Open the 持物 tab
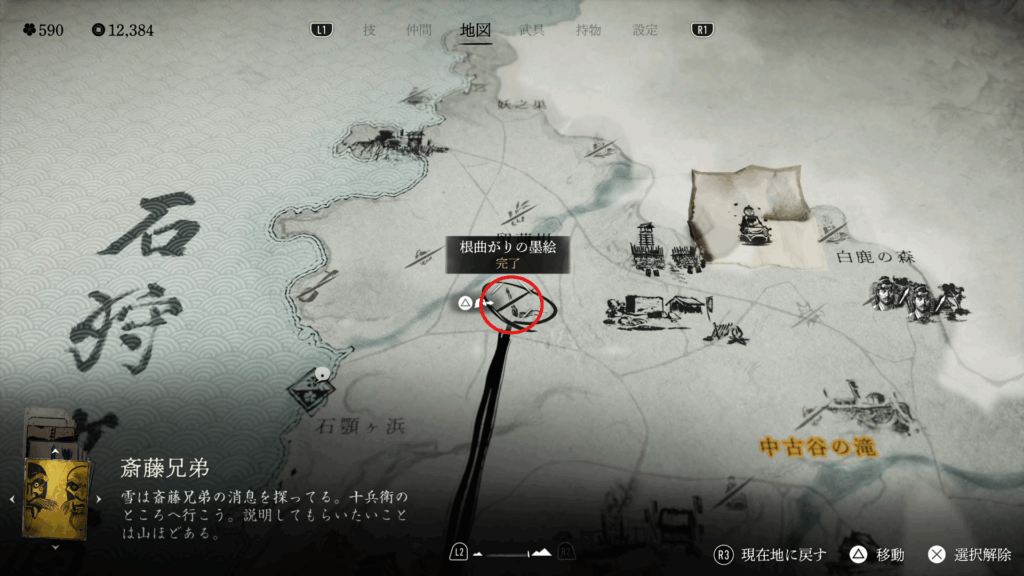This screenshot has width=1024, height=576. click(588, 30)
